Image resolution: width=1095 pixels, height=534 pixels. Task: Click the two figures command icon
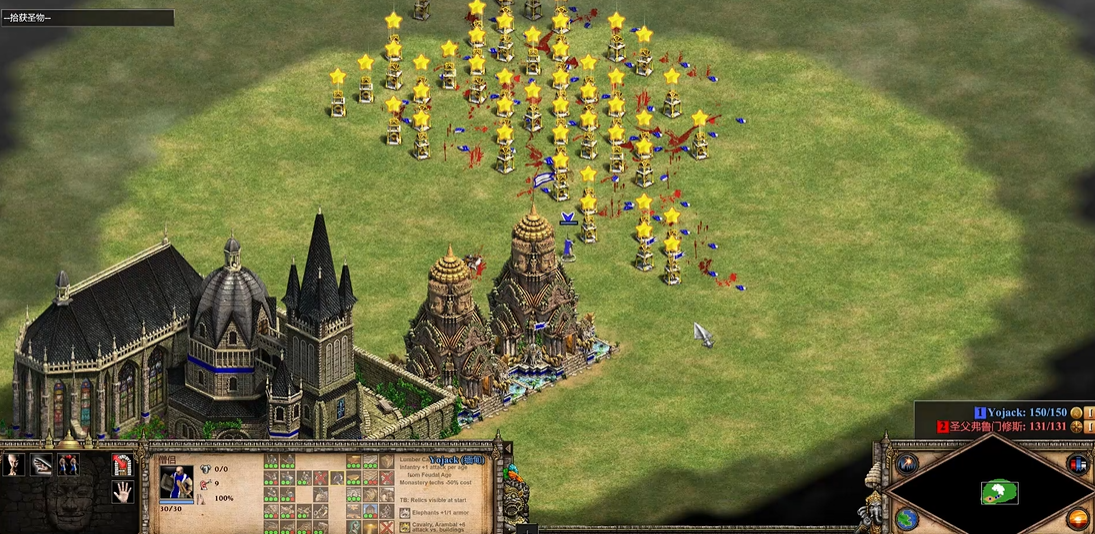click(68, 465)
